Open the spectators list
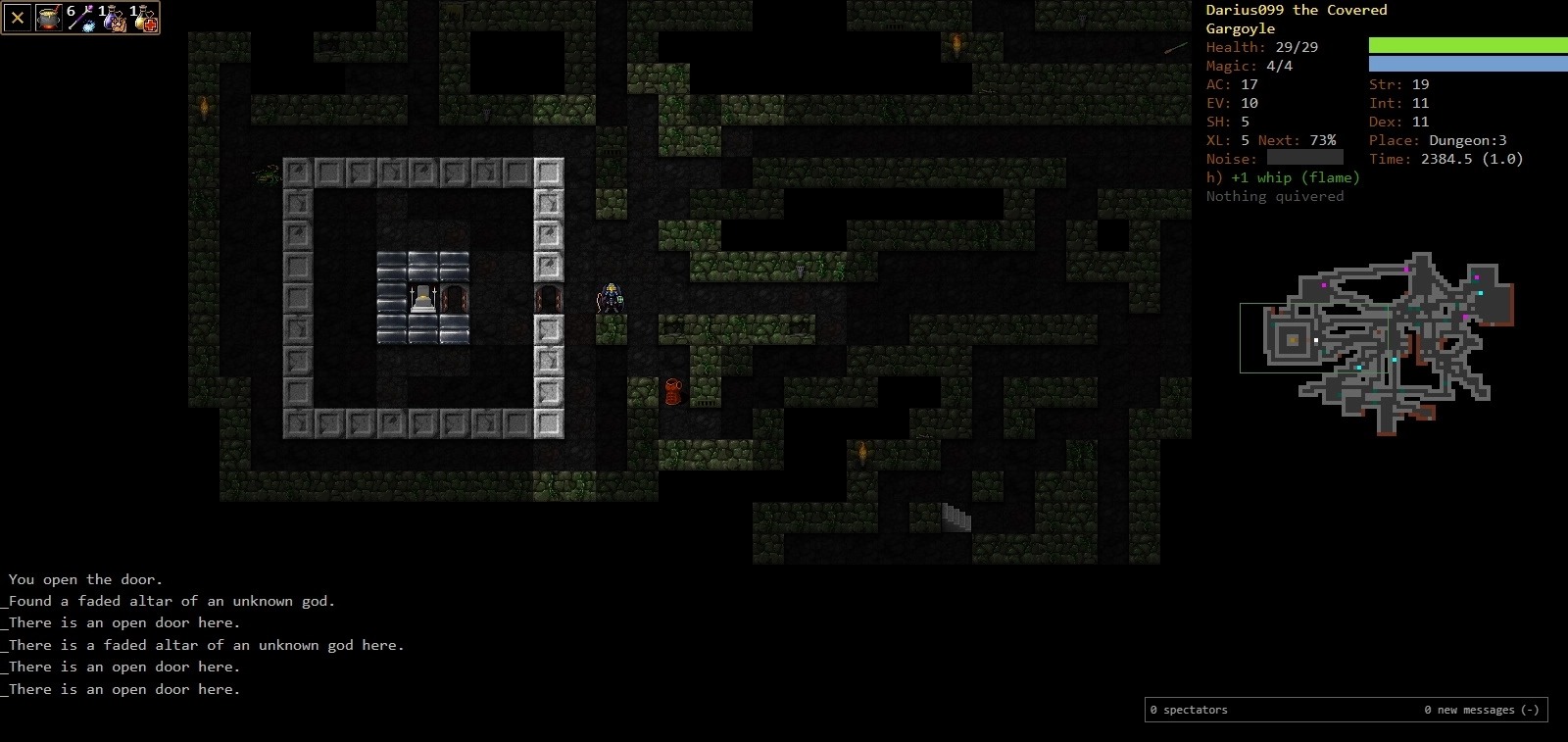 click(x=1189, y=710)
